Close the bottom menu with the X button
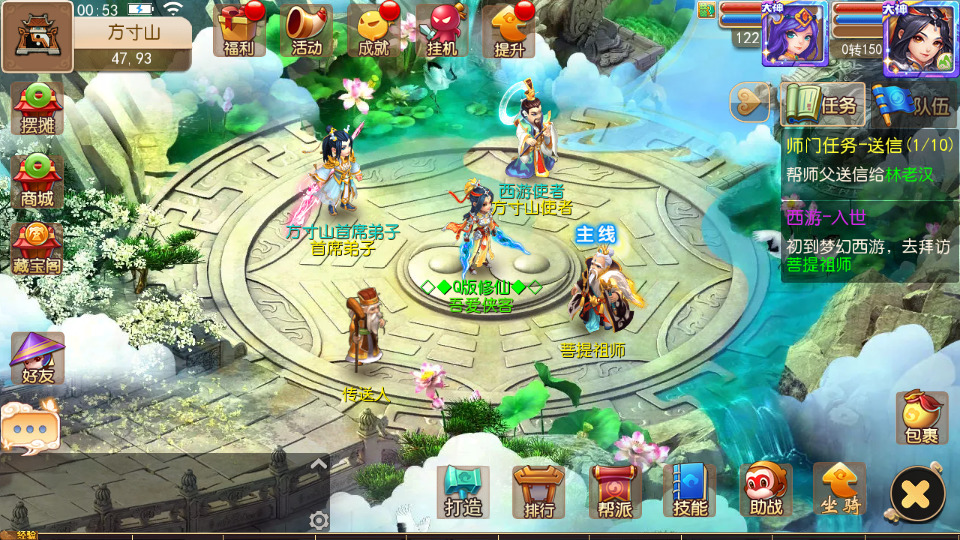Image resolution: width=960 pixels, height=540 pixels. pyautogui.click(x=917, y=493)
